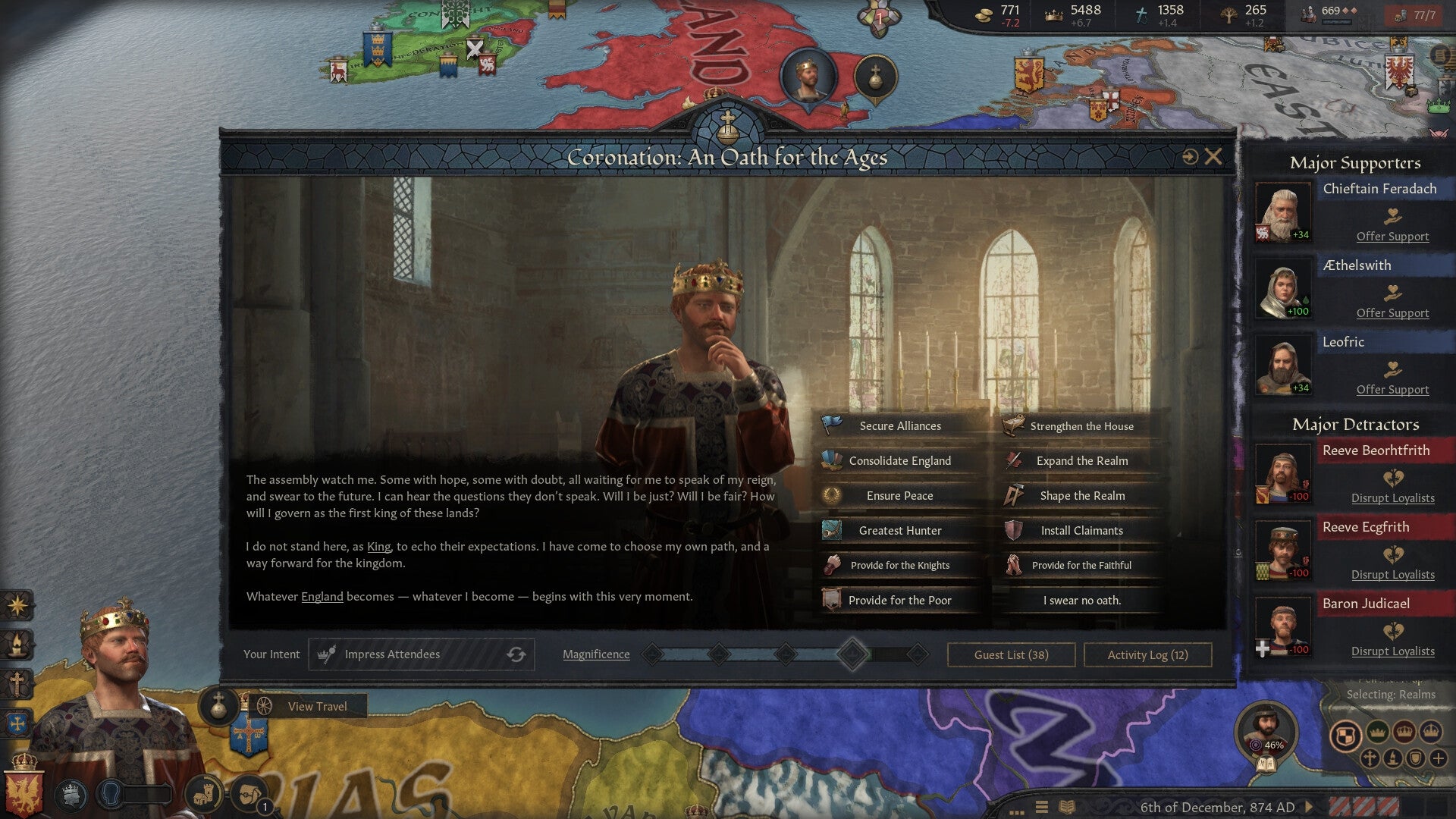Expand the three-dots panel near the date bar
This screenshot has height=819, width=1456.
(1016, 812)
